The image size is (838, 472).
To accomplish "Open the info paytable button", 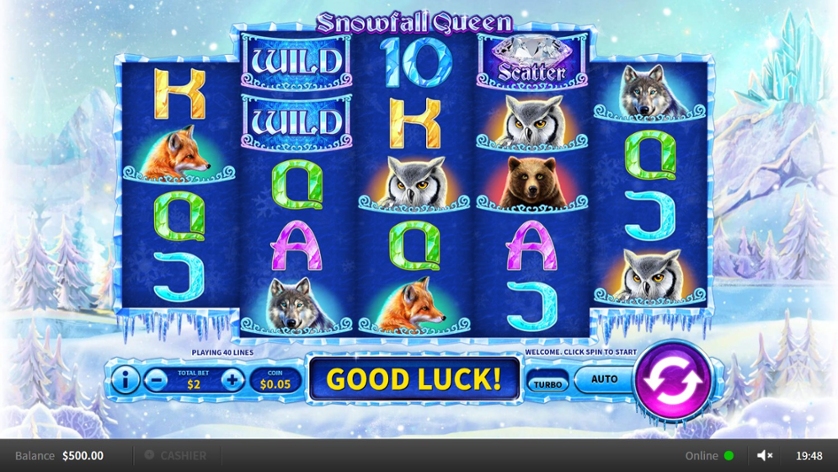I will point(124,379).
